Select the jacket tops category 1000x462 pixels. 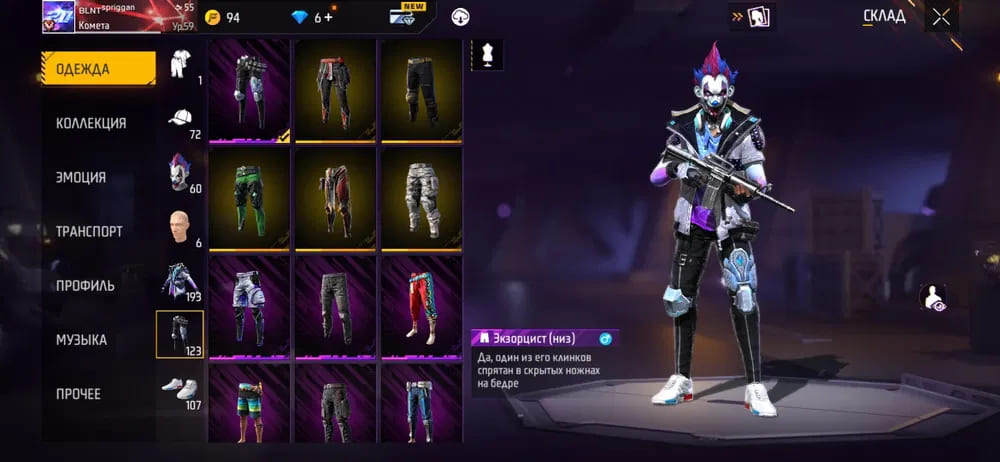pyautogui.click(x=179, y=282)
